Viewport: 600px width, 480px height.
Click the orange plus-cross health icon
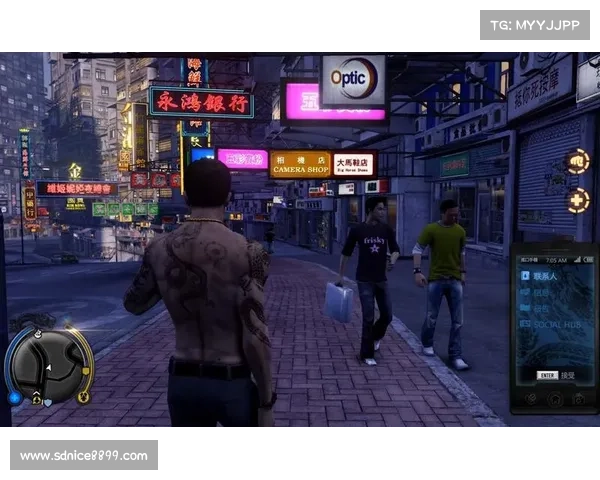[x=578, y=200]
